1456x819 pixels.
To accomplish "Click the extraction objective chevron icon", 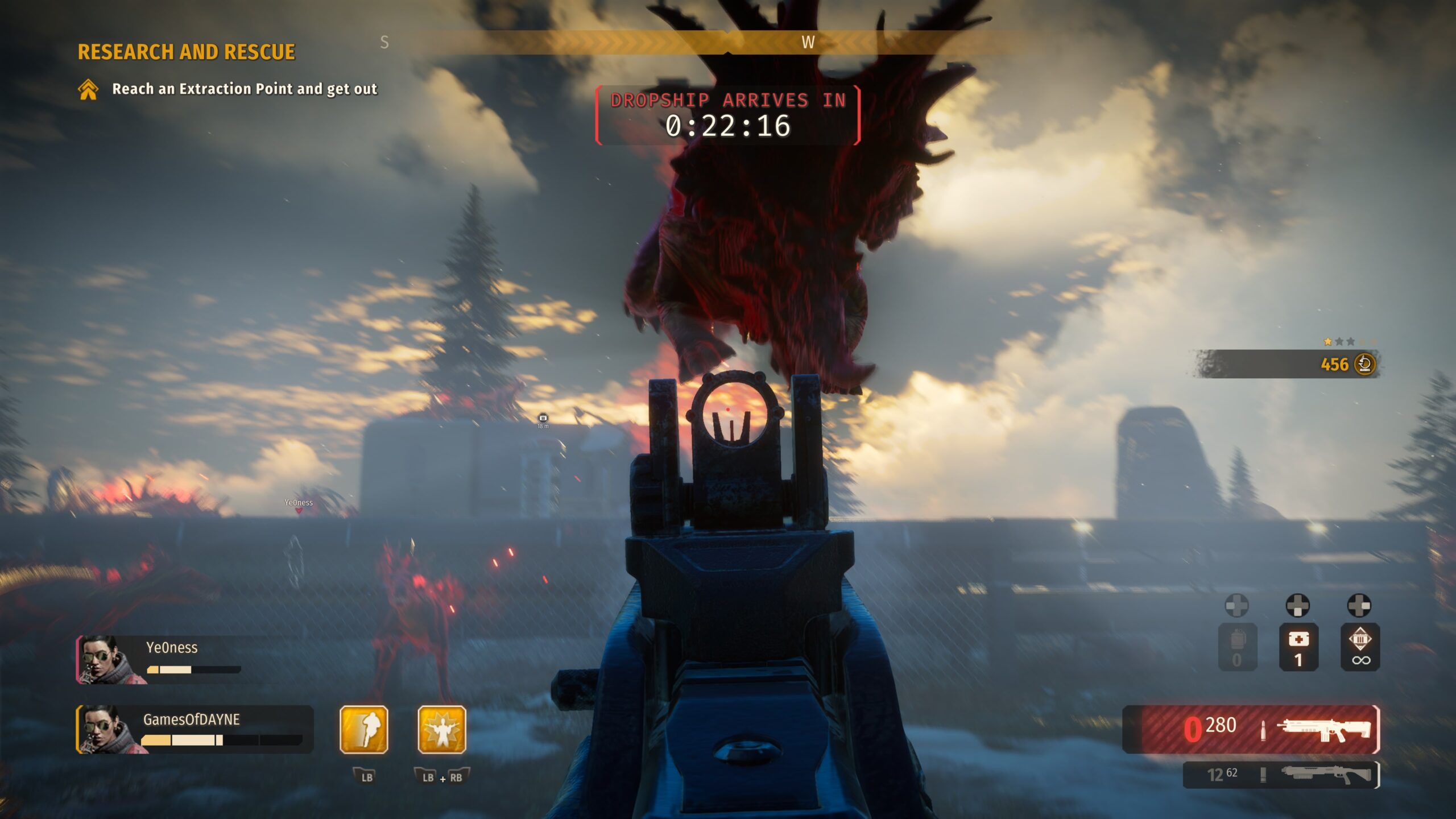I will (x=88, y=89).
